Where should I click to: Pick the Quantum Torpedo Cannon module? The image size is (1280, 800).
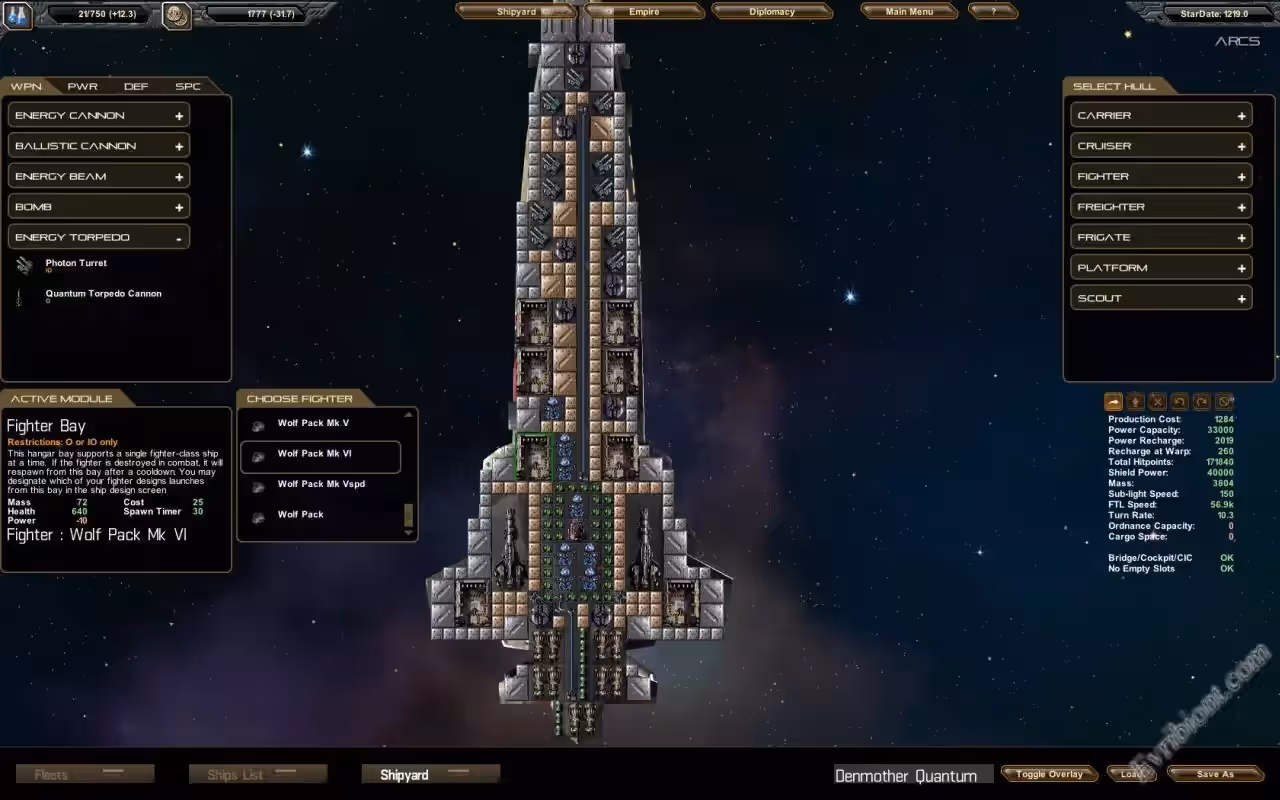[103, 294]
